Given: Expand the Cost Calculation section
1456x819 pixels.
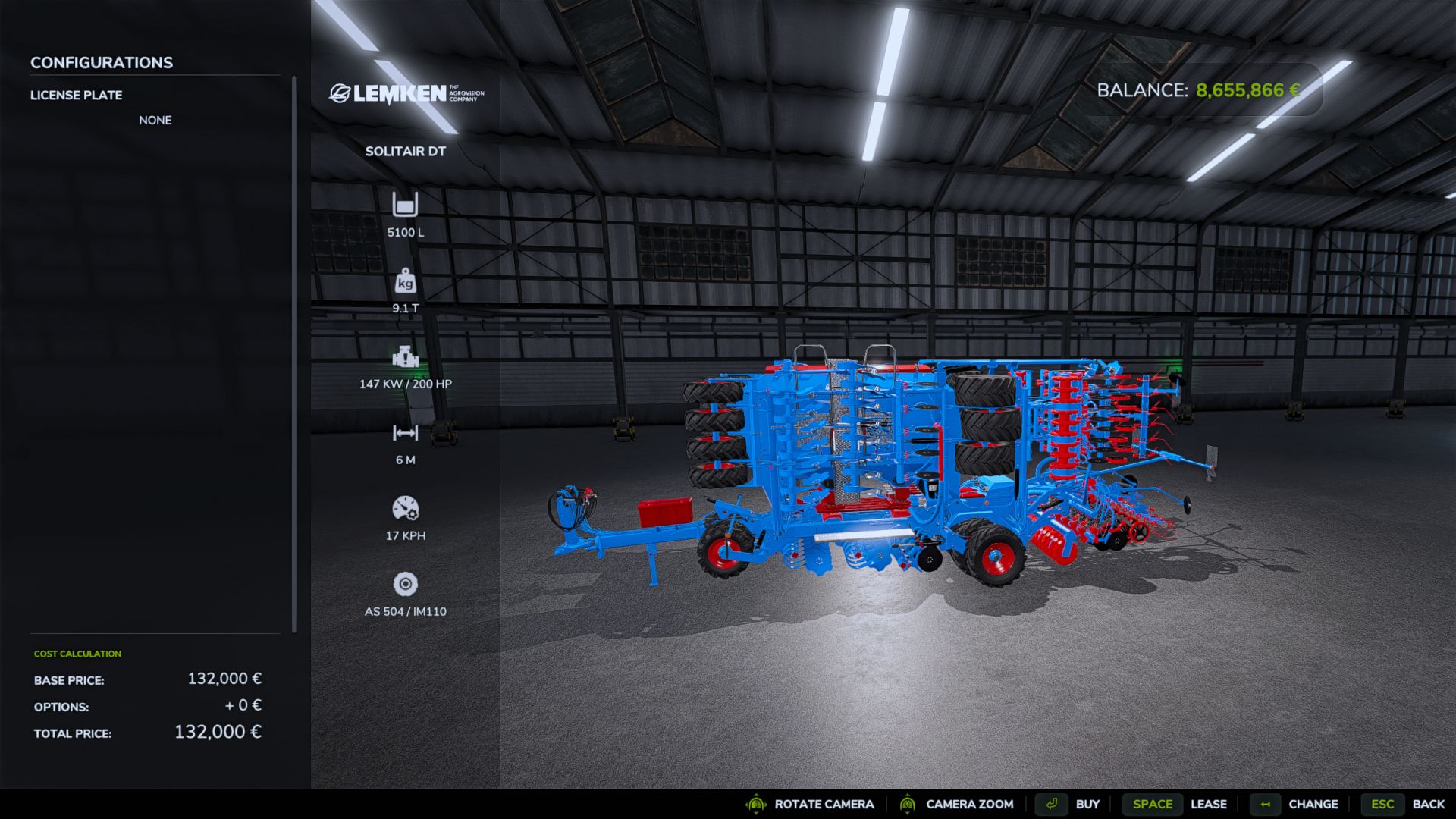Looking at the screenshot, I should point(77,653).
